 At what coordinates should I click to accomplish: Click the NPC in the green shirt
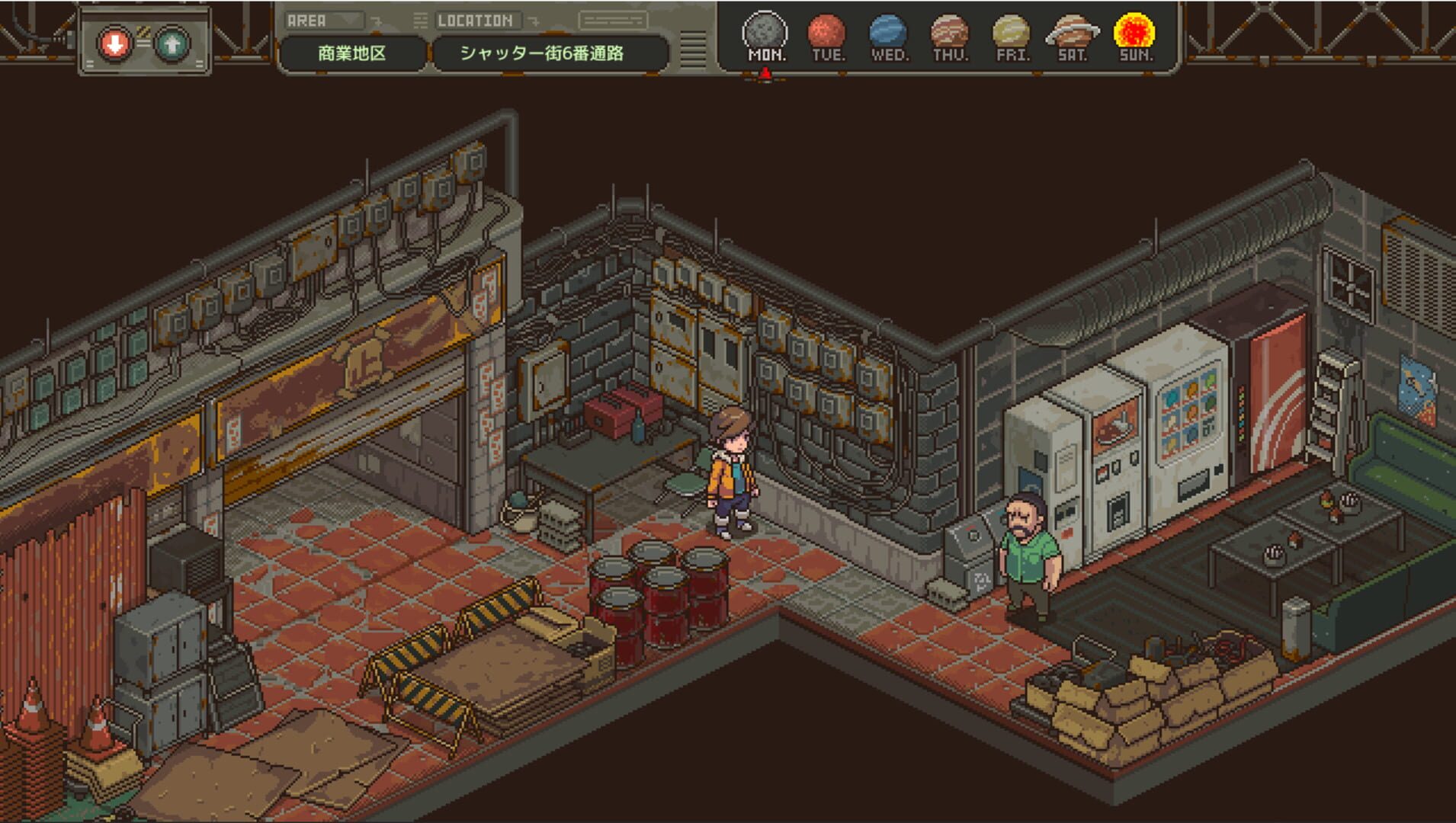[1028, 549]
